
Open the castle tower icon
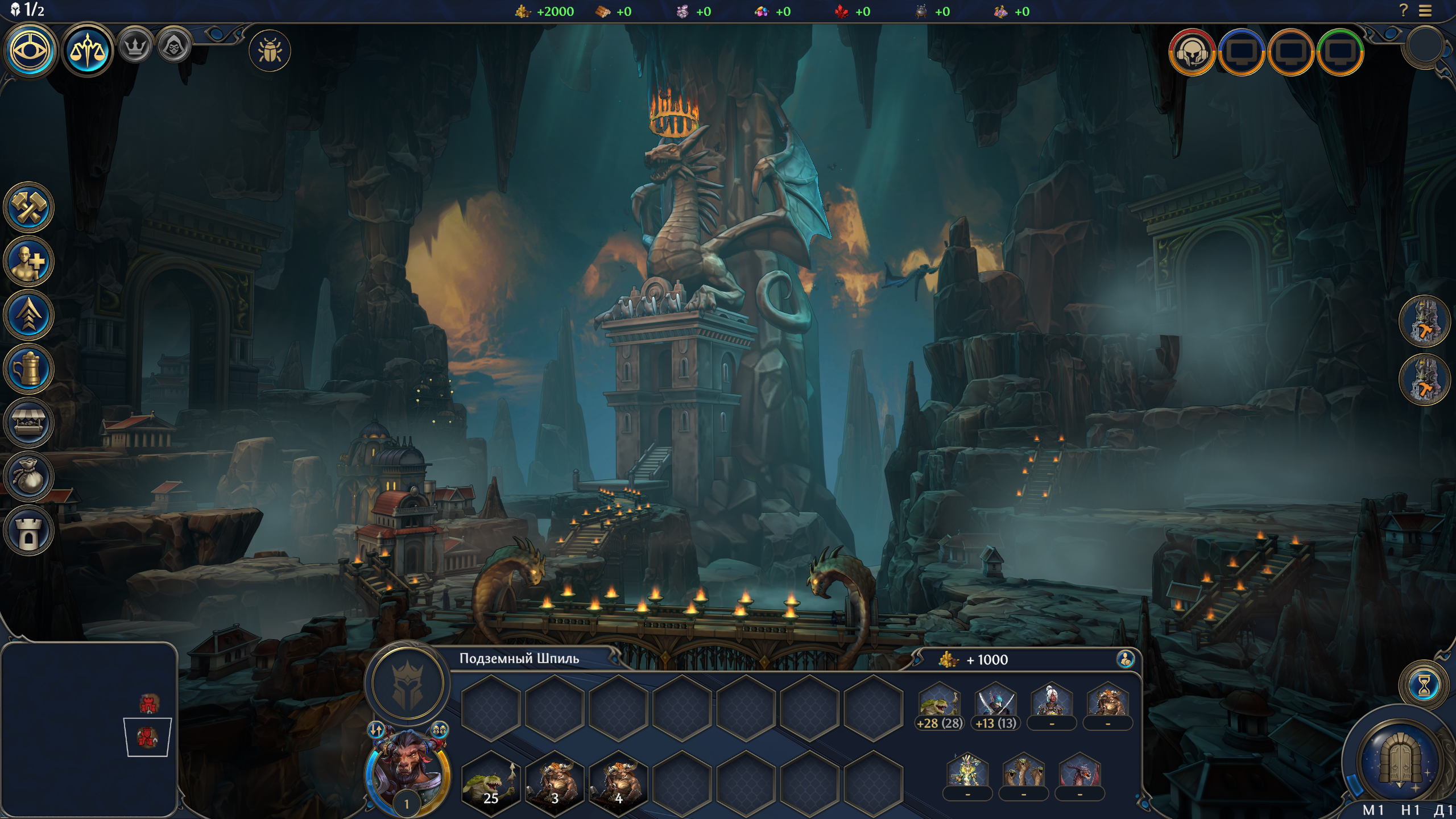[28, 531]
